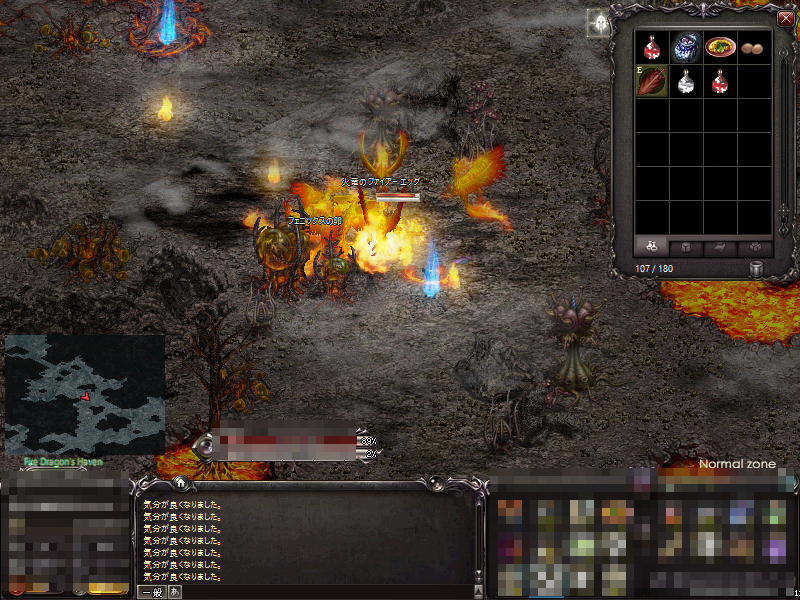Image resolution: width=800 pixels, height=600 pixels.
Task: Click the helmet icon beside the inventory
Action: [599, 23]
